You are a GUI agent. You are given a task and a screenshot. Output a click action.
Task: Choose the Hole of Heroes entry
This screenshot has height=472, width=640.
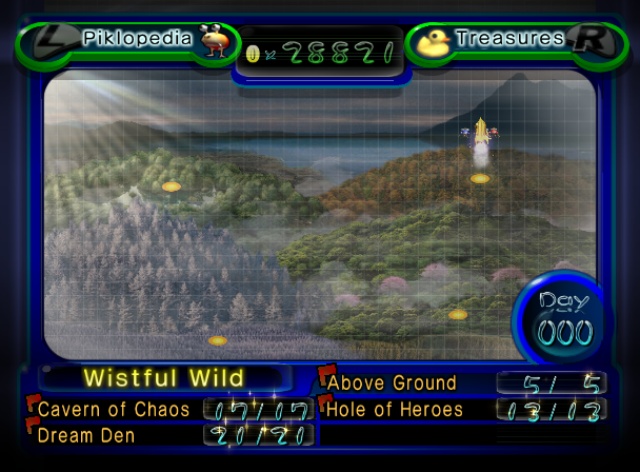point(396,409)
